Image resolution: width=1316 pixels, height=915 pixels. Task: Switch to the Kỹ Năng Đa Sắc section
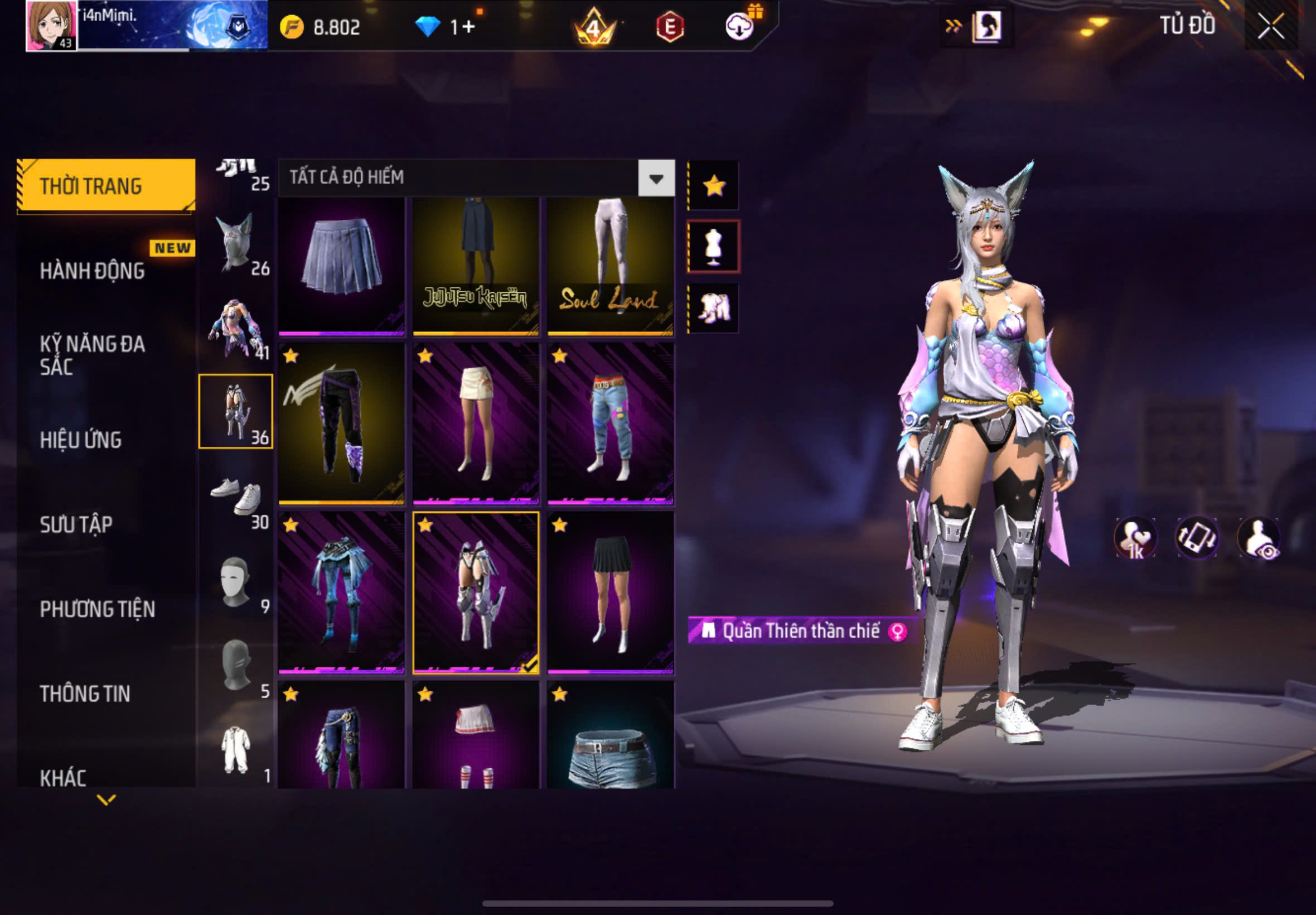(x=91, y=355)
